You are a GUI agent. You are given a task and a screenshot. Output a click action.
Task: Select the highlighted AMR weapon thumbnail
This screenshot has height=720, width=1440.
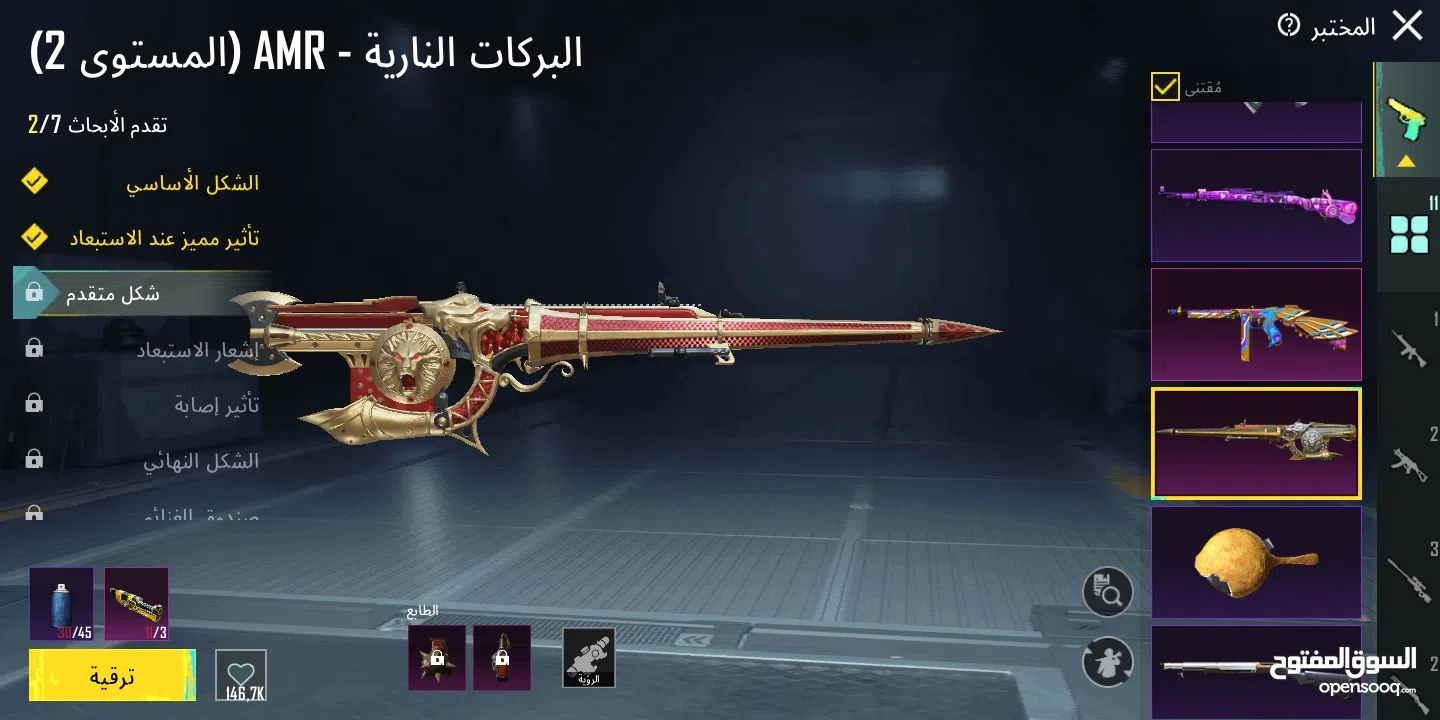pyautogui.click(x=1256, y=442)
